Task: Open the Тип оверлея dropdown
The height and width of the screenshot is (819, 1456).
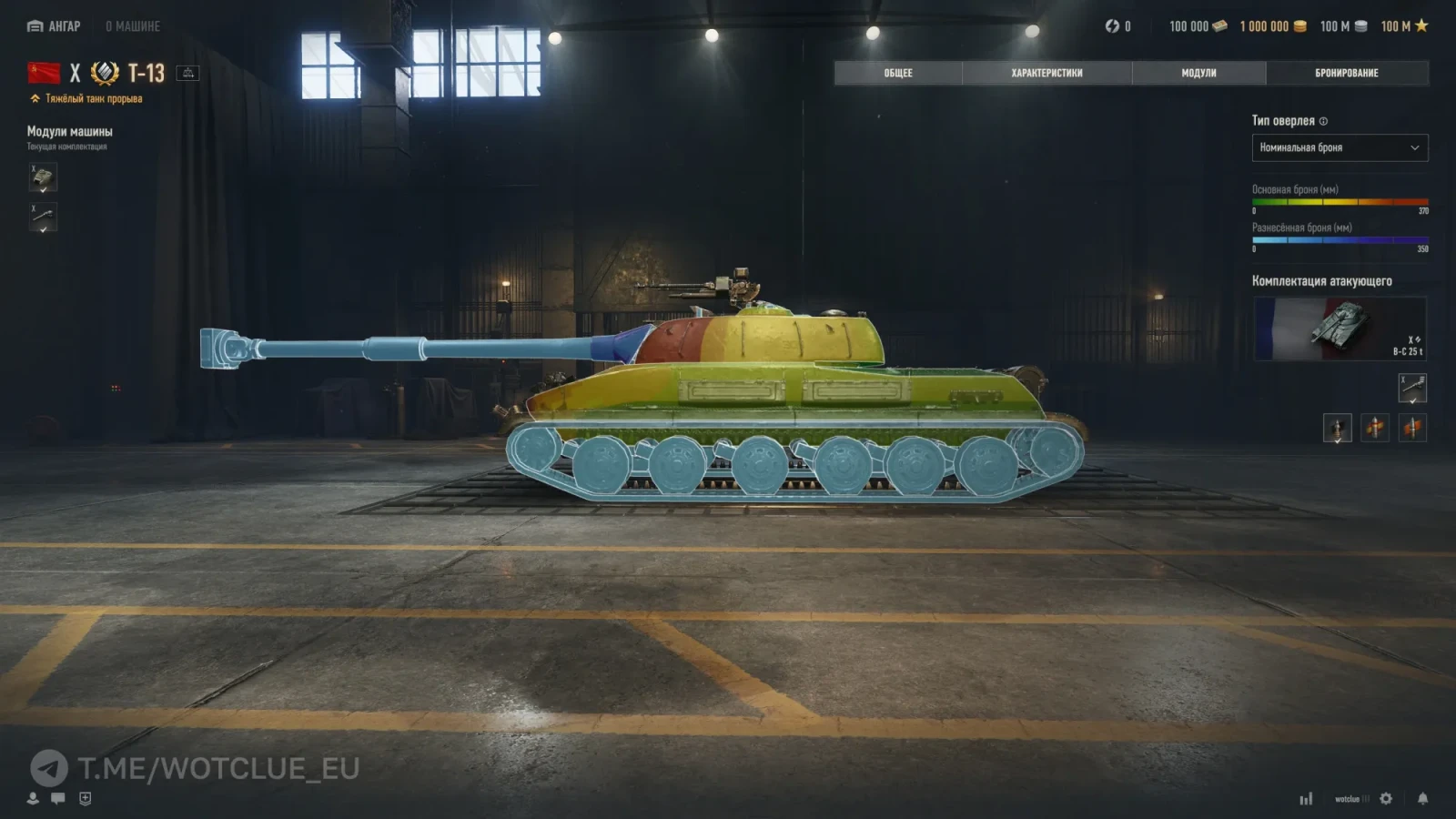Action: 1340,147
